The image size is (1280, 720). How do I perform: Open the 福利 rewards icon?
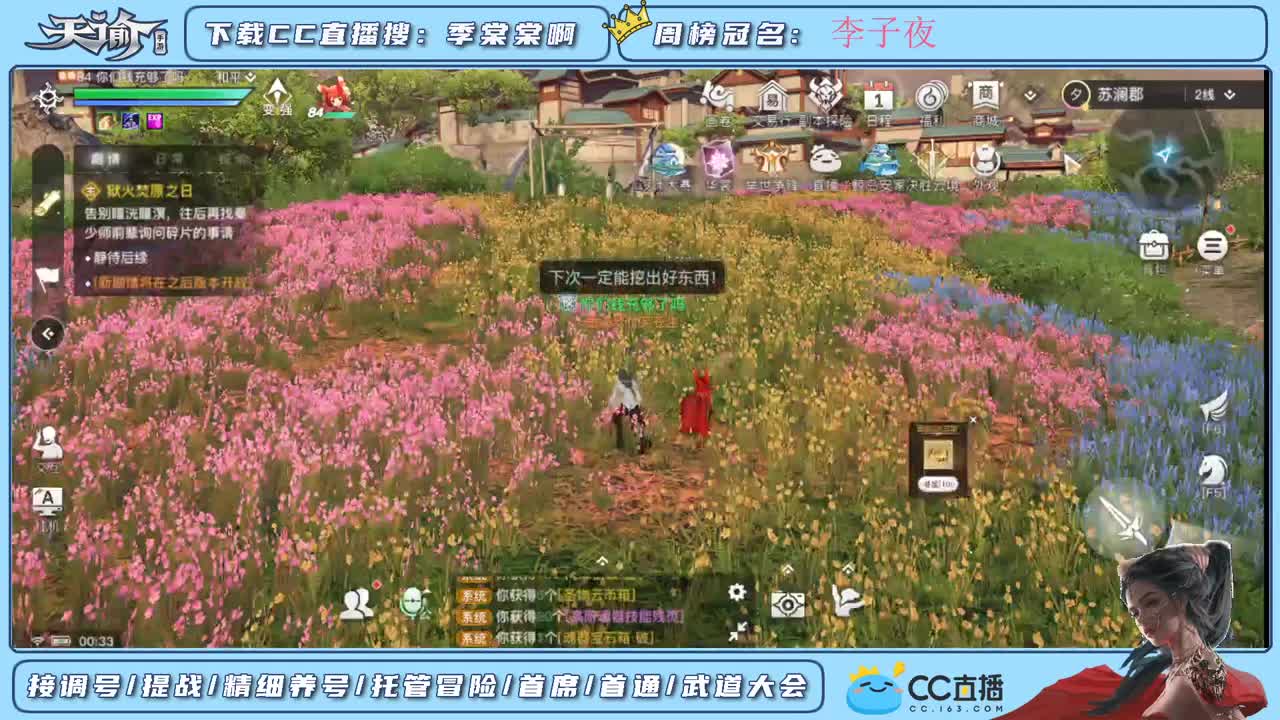(x=930, y=95)
